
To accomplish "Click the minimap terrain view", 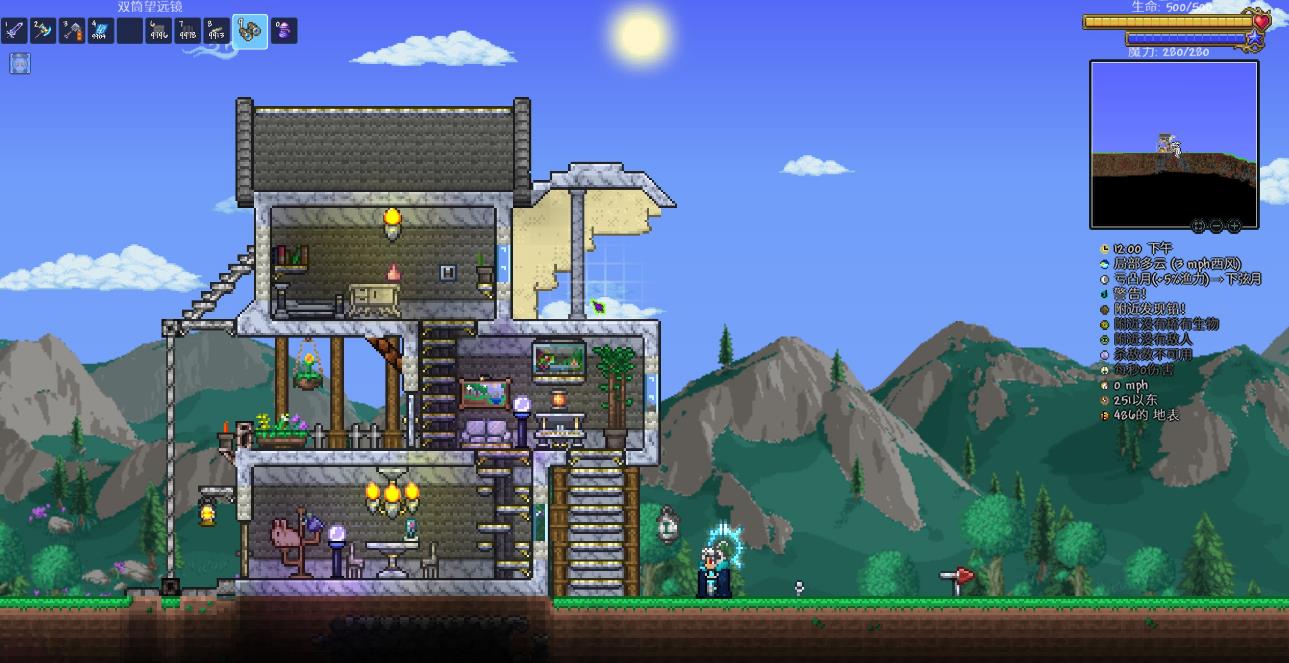I will pyautogui.click(x=1173, y=144).
